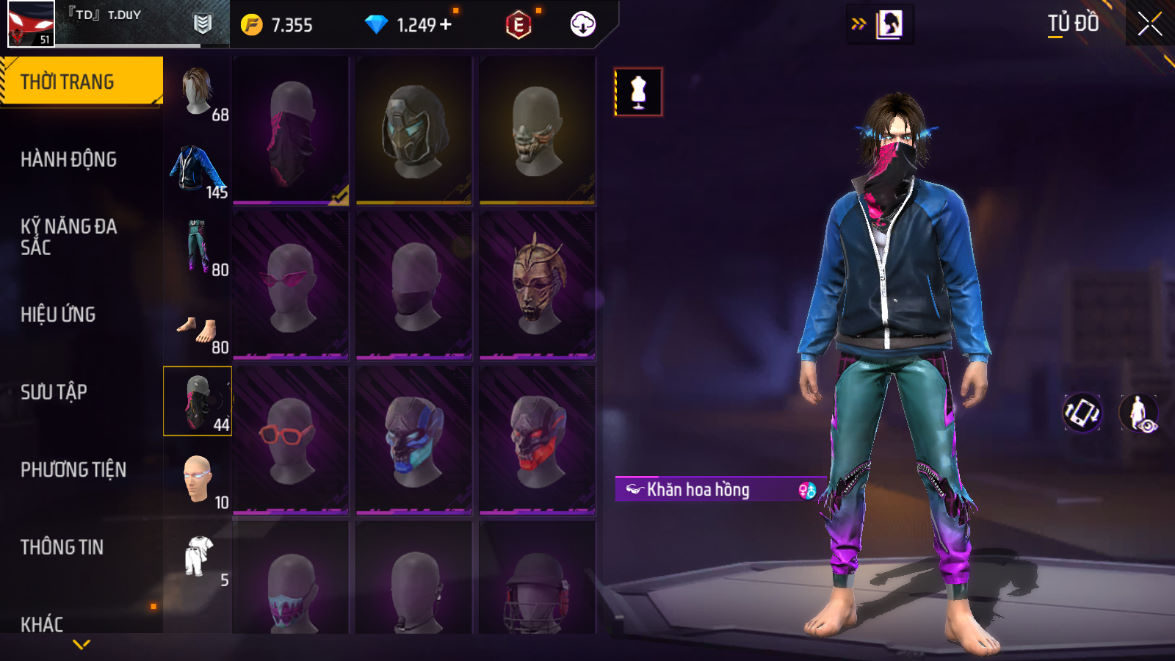
Task: Open the pants category with 80 items
Action: pyautogui.click(x=198, y=246)
